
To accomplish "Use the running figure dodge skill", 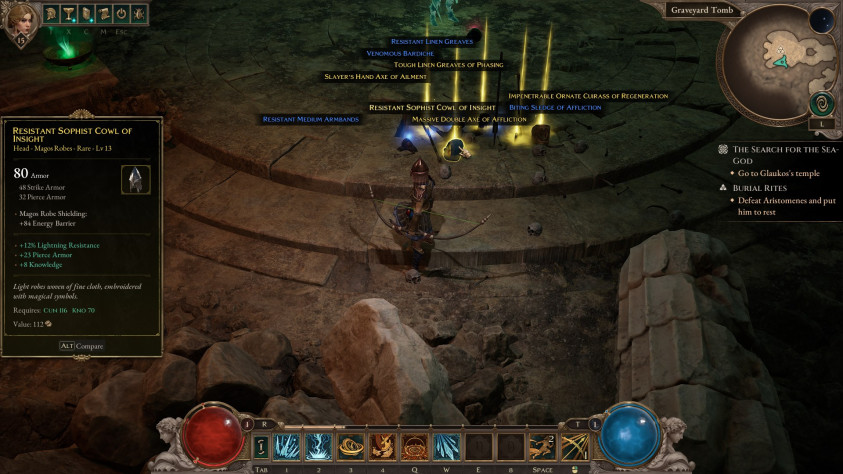I will pos(542,446).
